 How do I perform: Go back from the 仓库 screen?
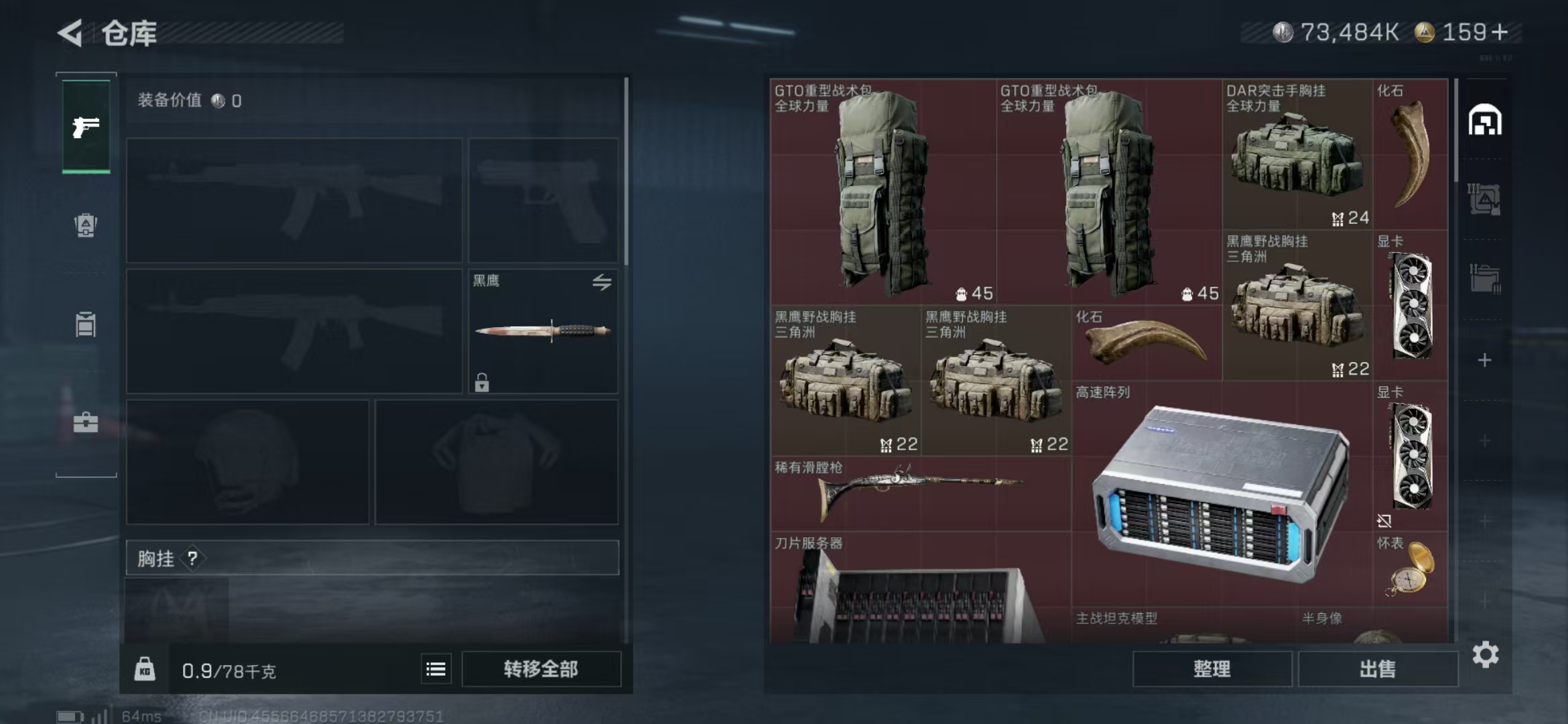pos(70,33)
